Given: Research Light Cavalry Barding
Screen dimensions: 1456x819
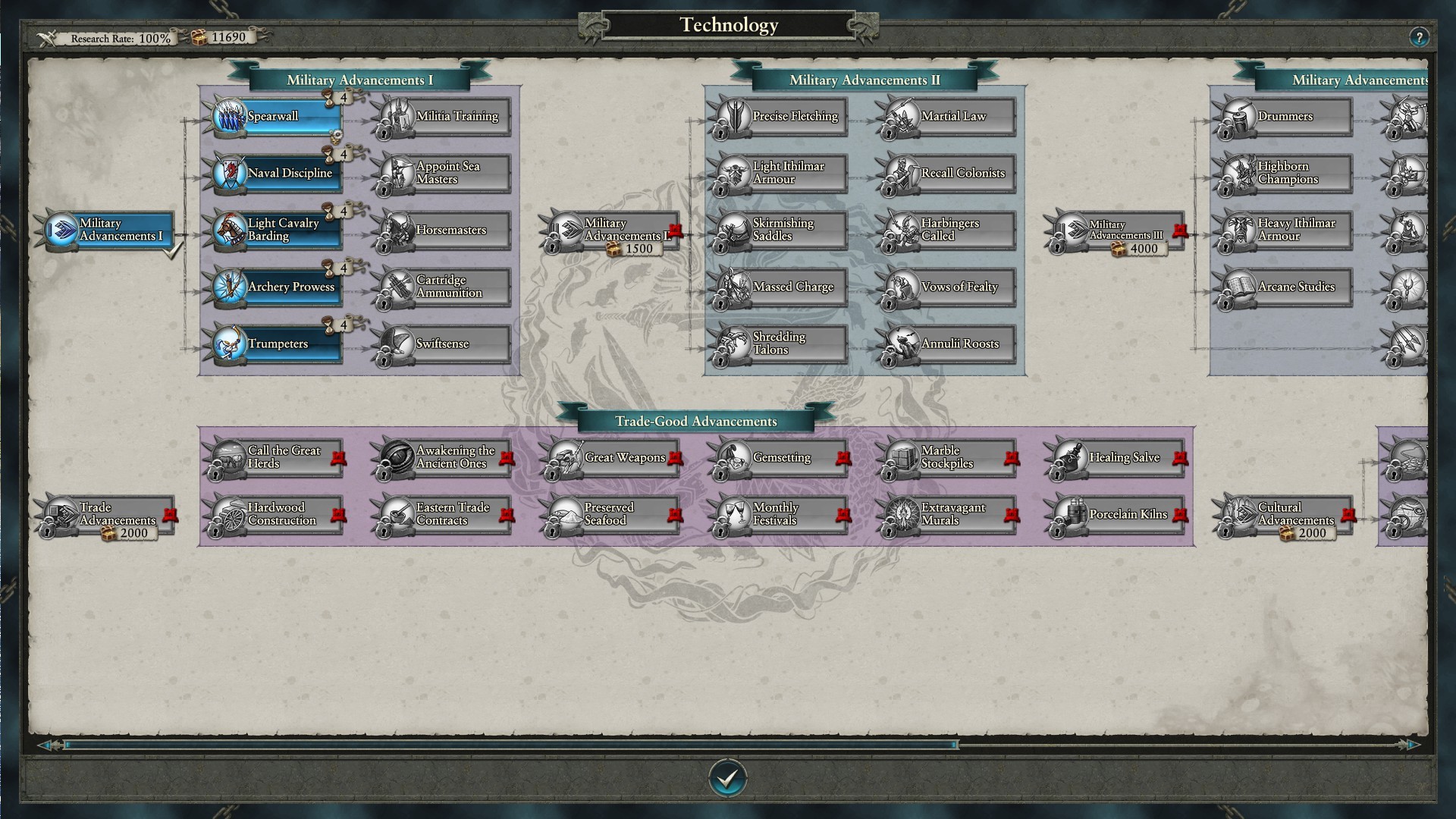Looking at the screenshot, I should tap(277, 231).
